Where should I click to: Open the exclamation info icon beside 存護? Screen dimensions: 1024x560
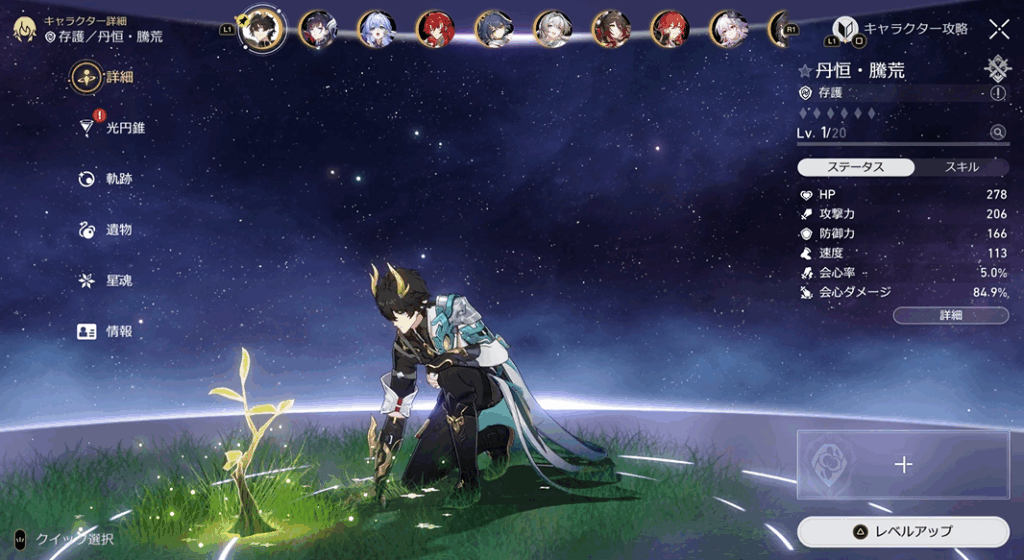[998, 93]
